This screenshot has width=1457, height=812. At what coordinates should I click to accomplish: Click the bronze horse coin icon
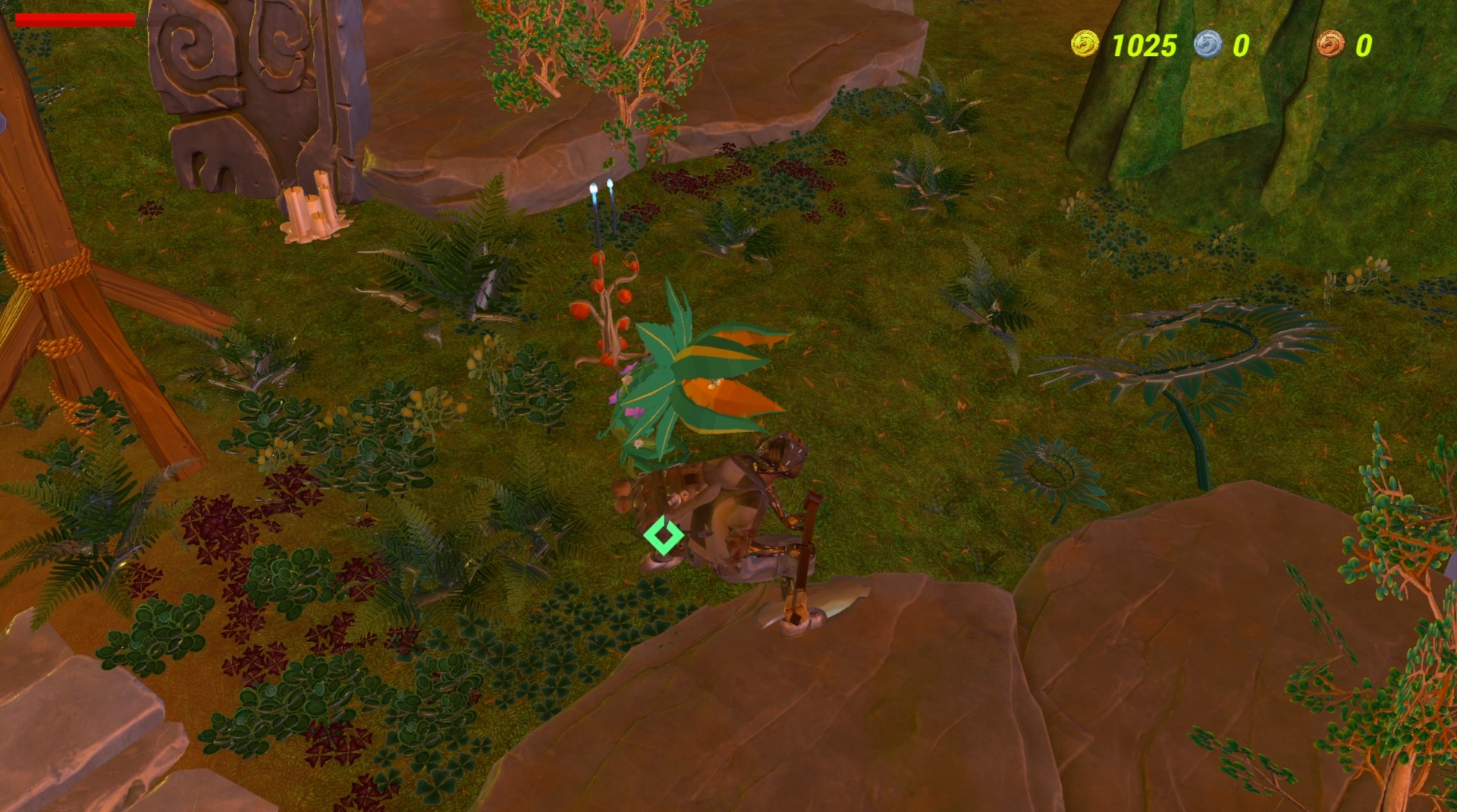pos(1333,43)
